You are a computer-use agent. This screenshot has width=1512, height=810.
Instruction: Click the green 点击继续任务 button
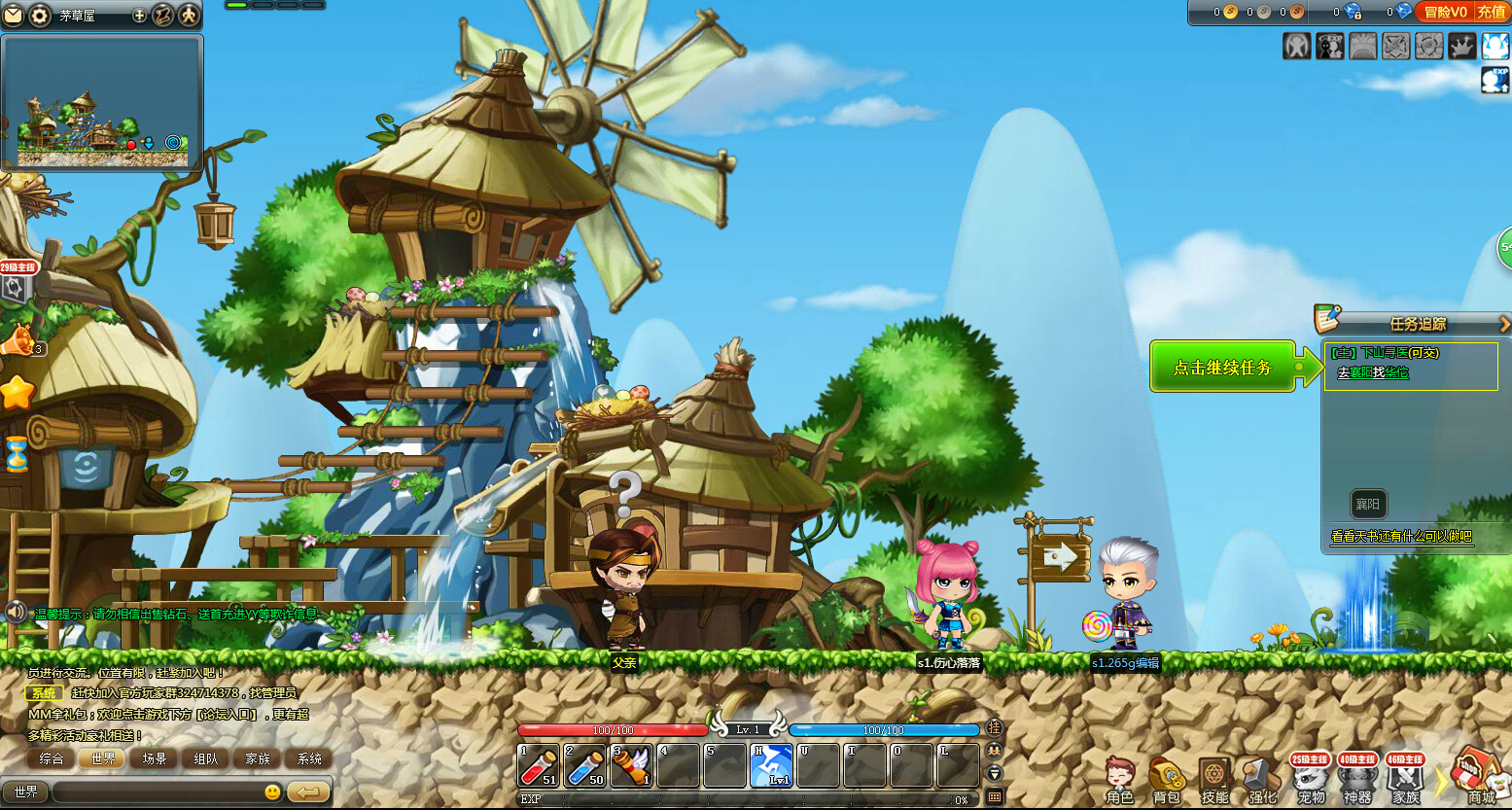point(1222,368)
